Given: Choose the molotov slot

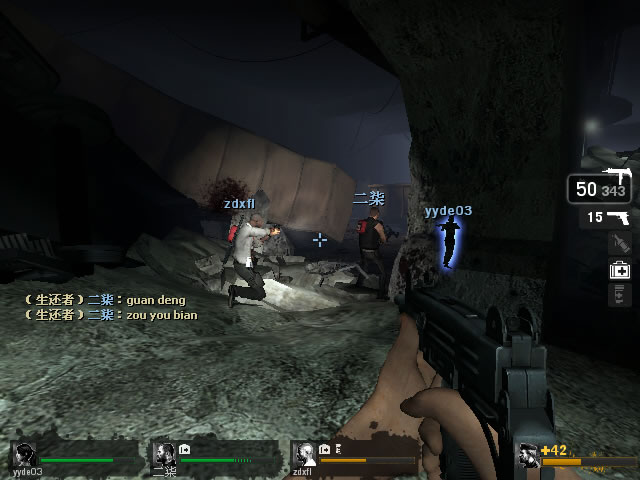Looking at the screenshot, I should point(619,244).
